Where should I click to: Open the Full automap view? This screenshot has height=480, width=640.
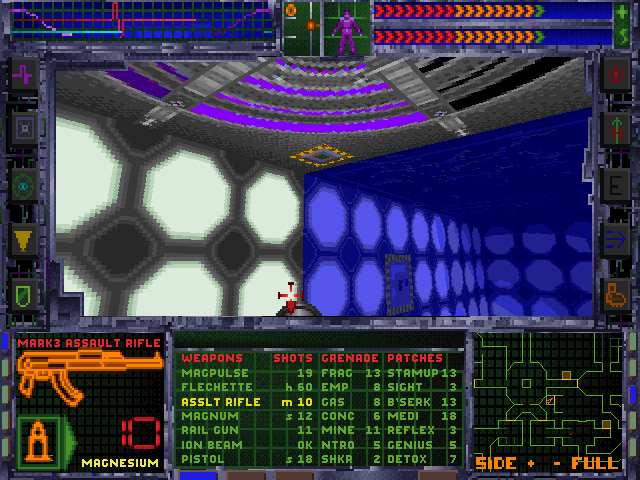click(594, 464)
